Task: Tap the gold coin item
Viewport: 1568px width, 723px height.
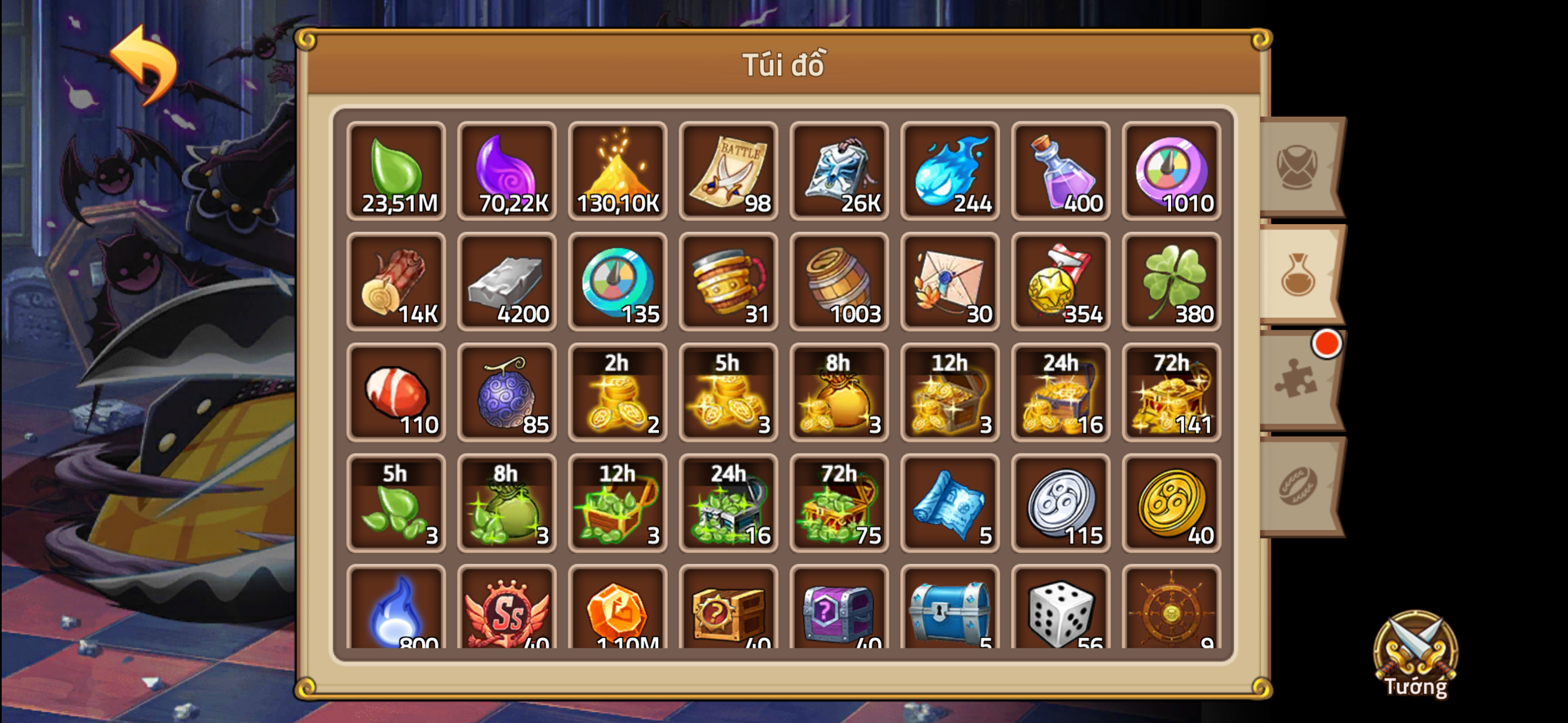Action: pyautogui.click(x=1172, y=505)
